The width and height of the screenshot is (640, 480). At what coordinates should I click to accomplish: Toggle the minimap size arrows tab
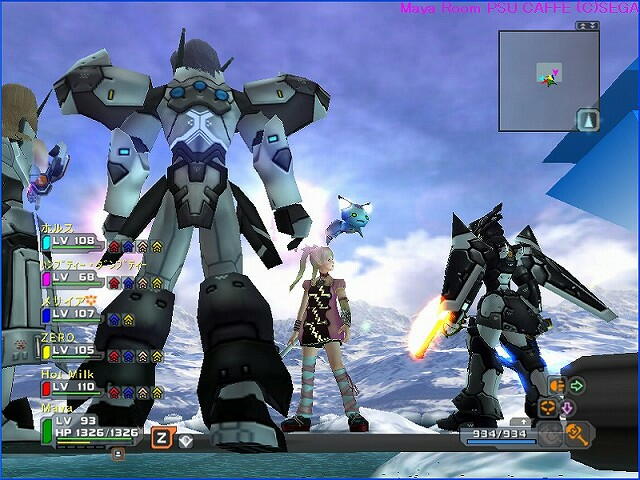586,25
